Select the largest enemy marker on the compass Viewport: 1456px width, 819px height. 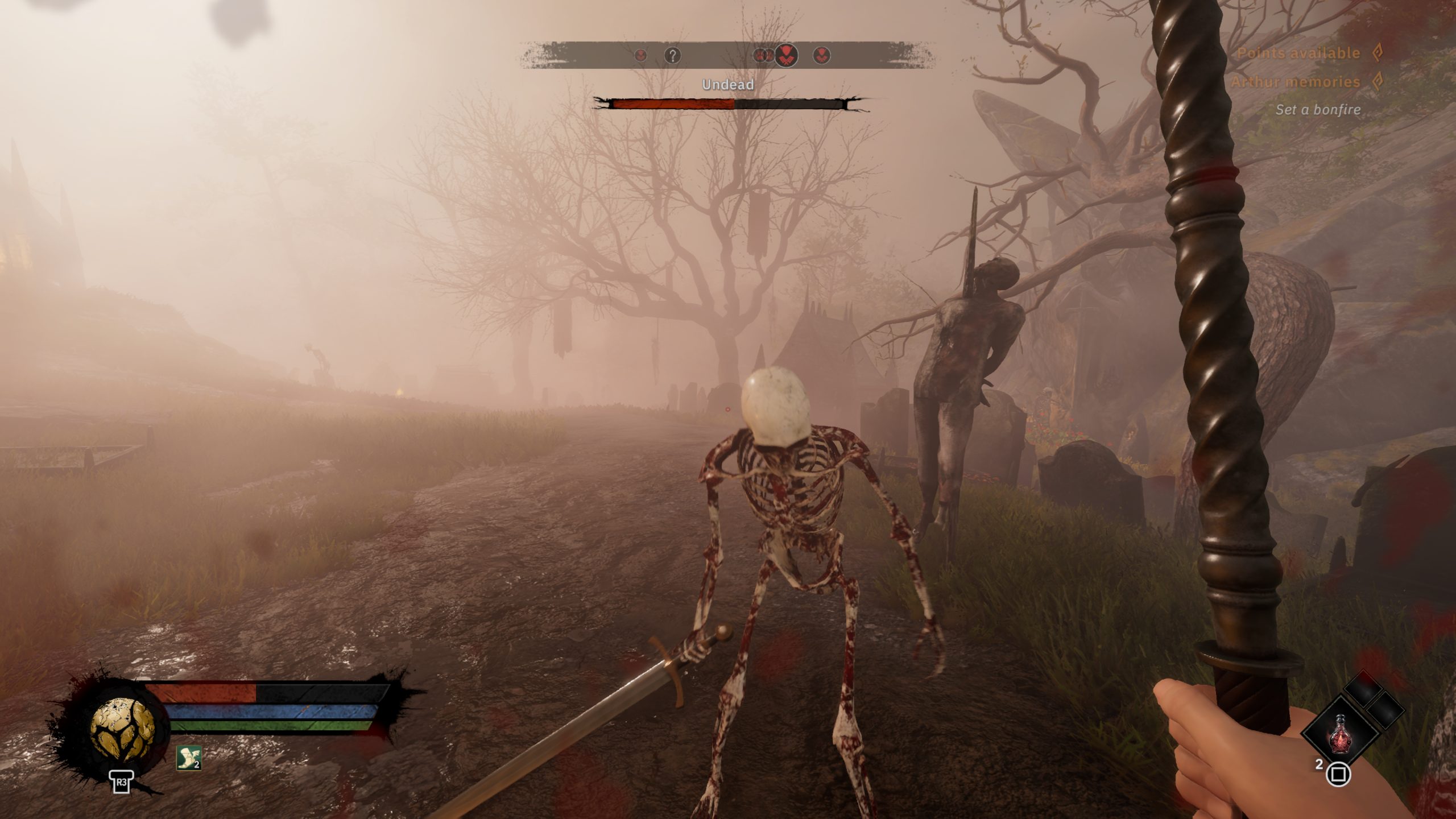(786, 56)
